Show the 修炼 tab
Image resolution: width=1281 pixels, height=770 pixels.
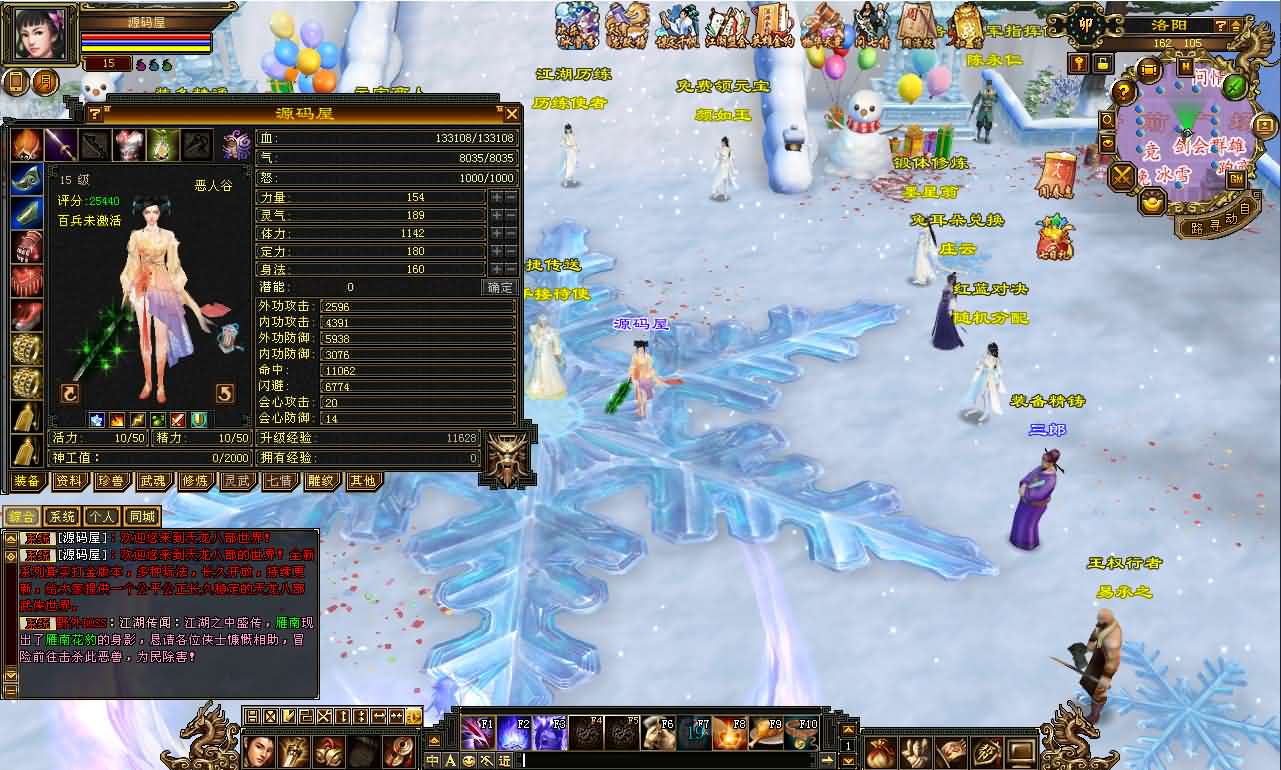coord(195,481)
